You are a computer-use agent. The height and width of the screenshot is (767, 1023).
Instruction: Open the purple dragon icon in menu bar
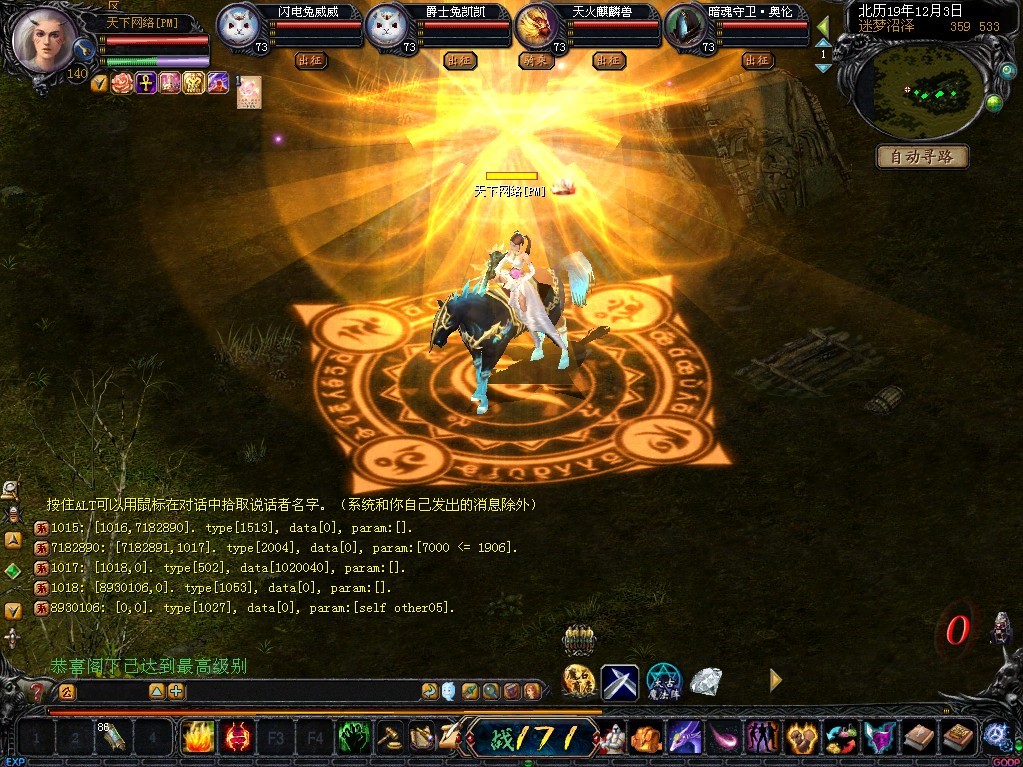pos(683,738)
